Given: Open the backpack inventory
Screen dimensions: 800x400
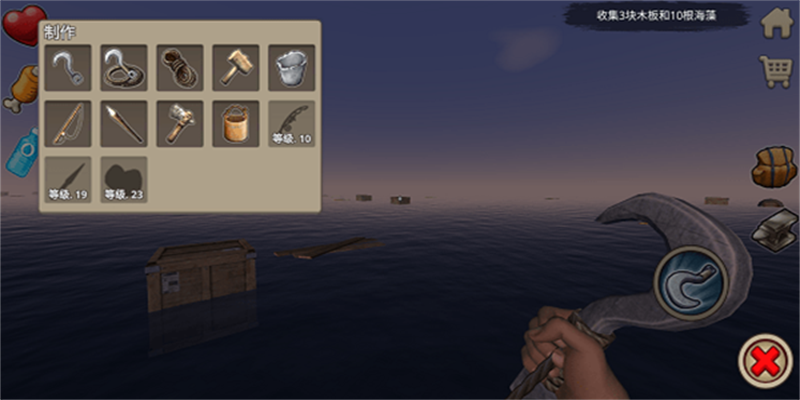Looking at the screenshot, I should (x=774, y=166).
